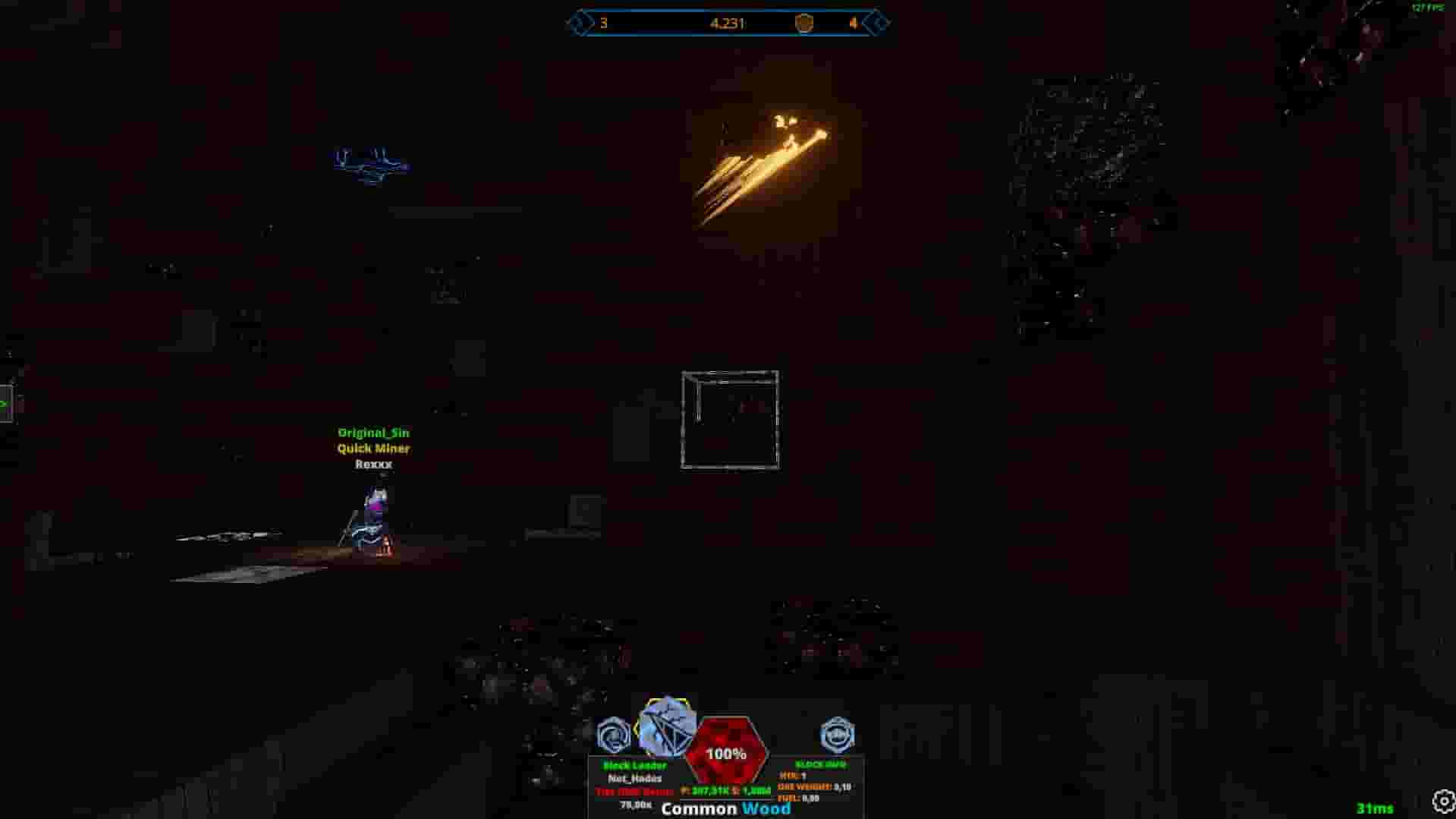Select the Not_Hades leader name
This screenshot has width=1456, height=819.
[634, 779]
